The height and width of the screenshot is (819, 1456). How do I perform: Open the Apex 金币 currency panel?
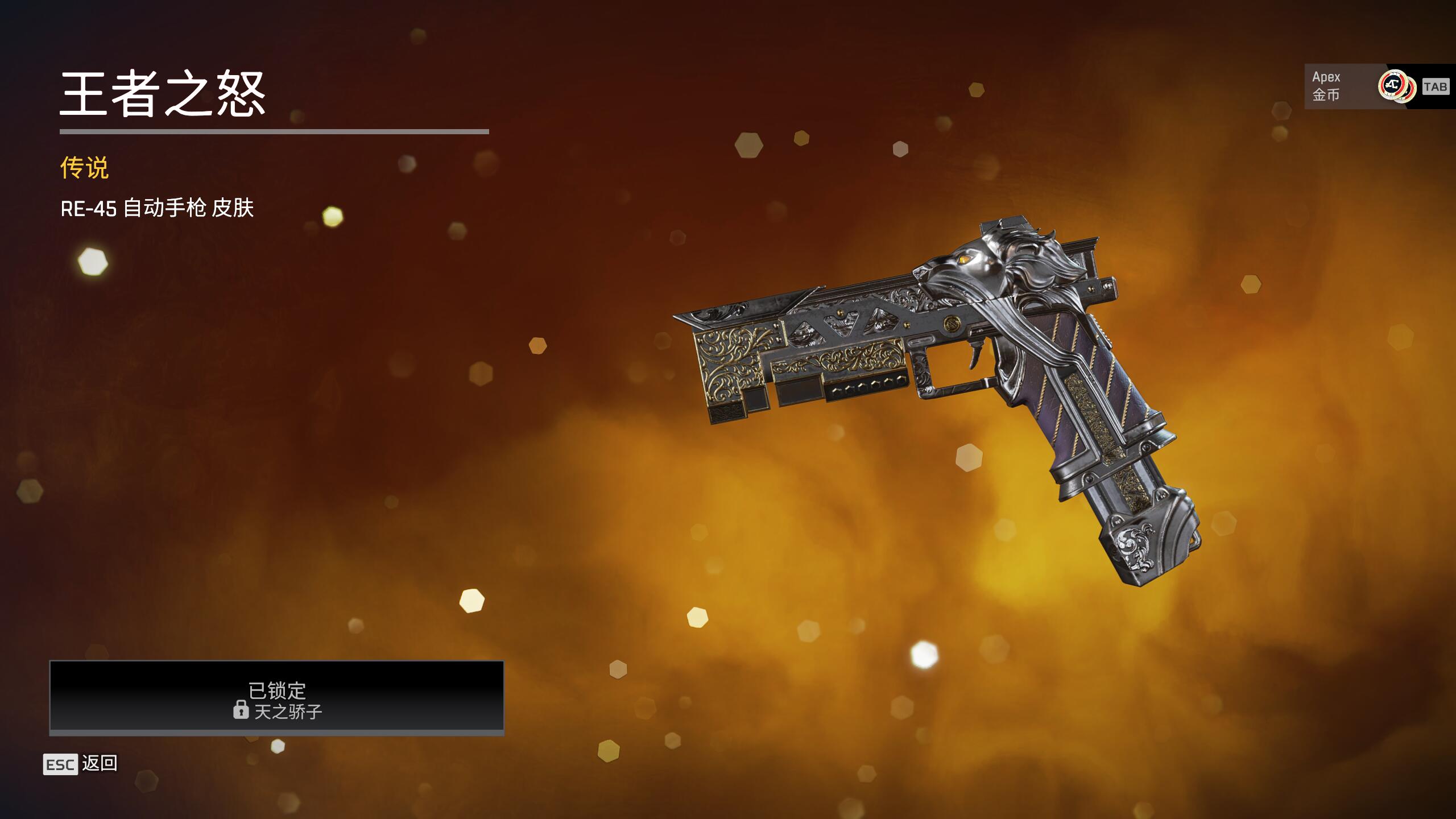pyautogui.click(x=1365, y=86)
